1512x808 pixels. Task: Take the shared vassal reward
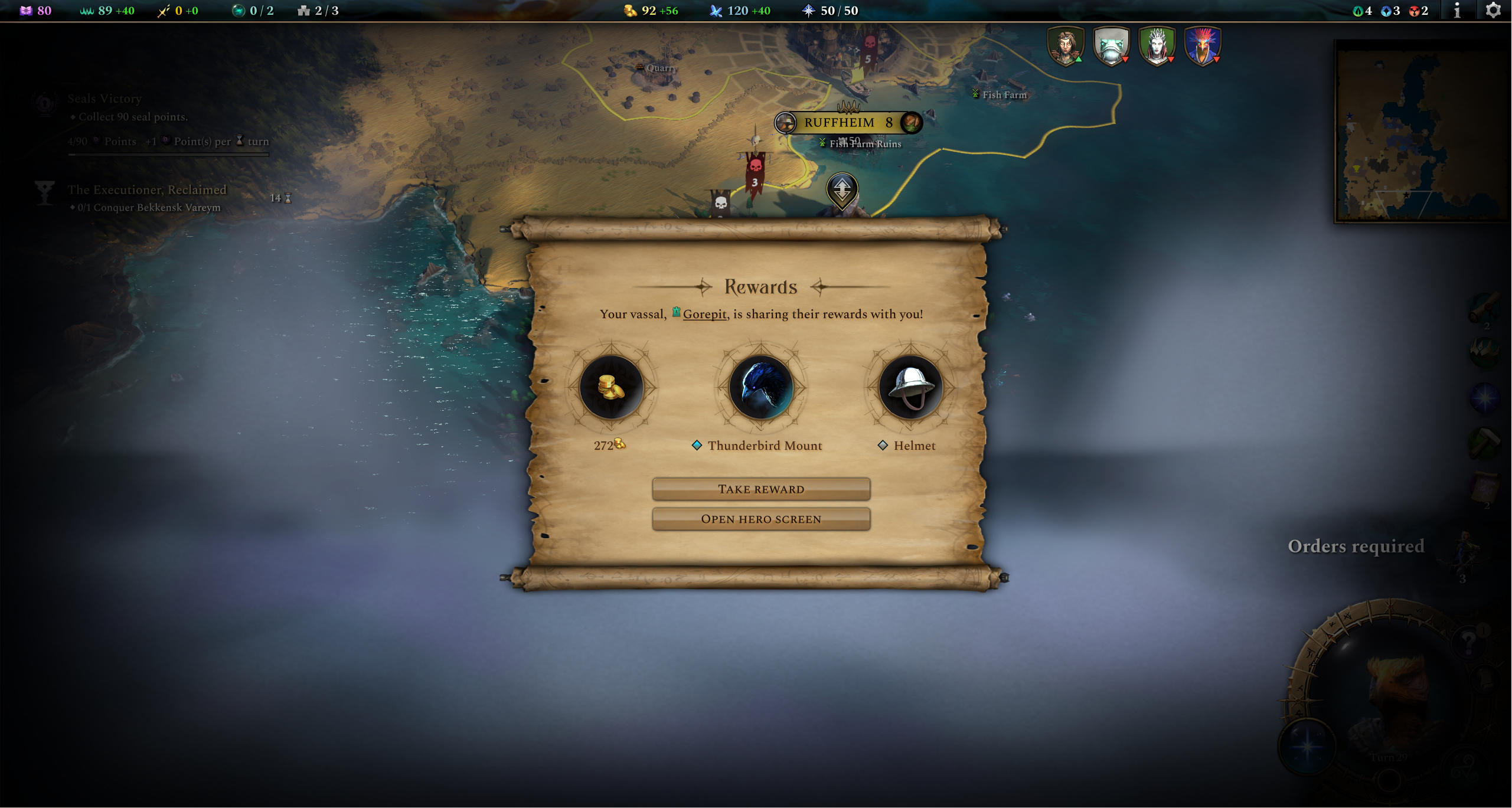point(760,489)
